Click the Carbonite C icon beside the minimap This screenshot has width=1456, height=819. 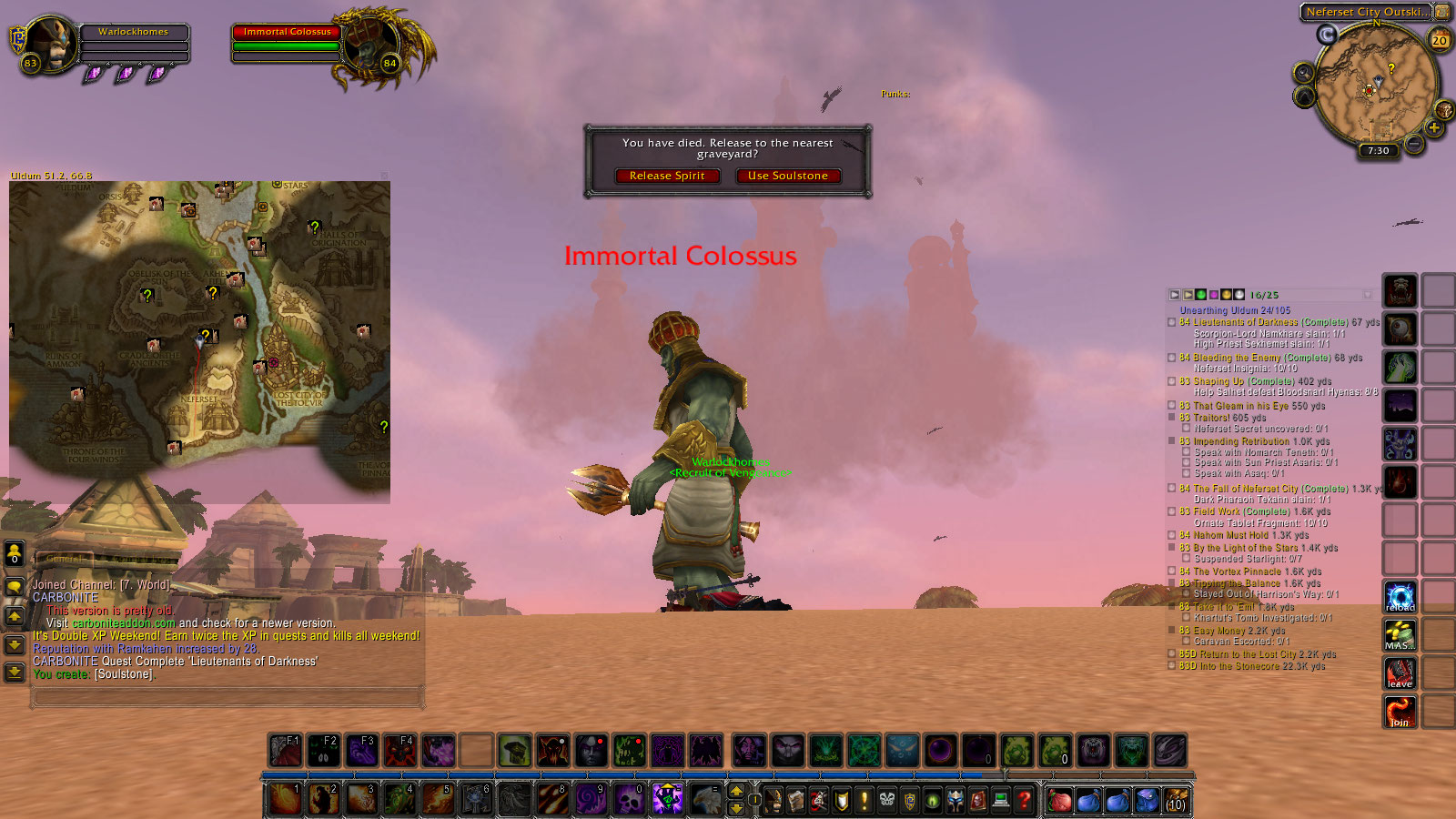point(1327,34)
